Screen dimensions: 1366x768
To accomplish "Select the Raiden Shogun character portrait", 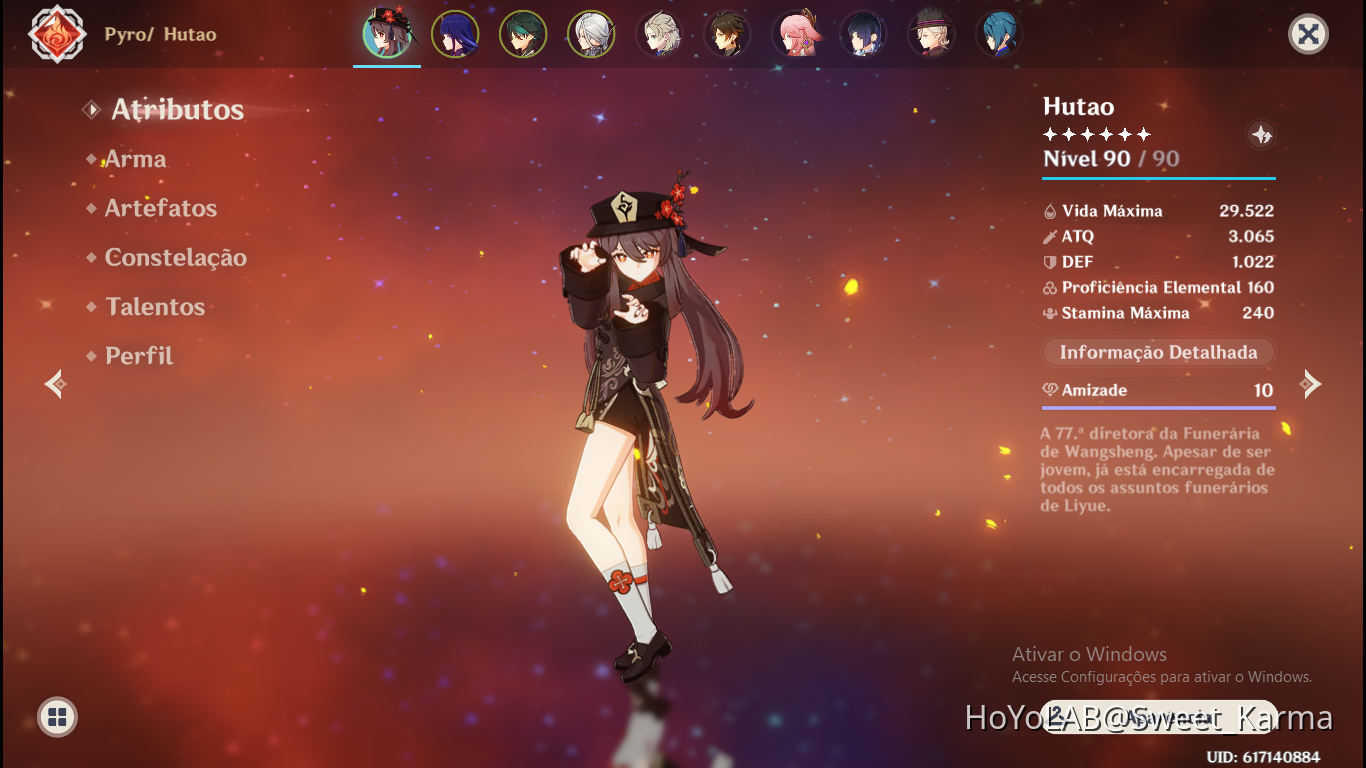I will click(x=455, y=33).
